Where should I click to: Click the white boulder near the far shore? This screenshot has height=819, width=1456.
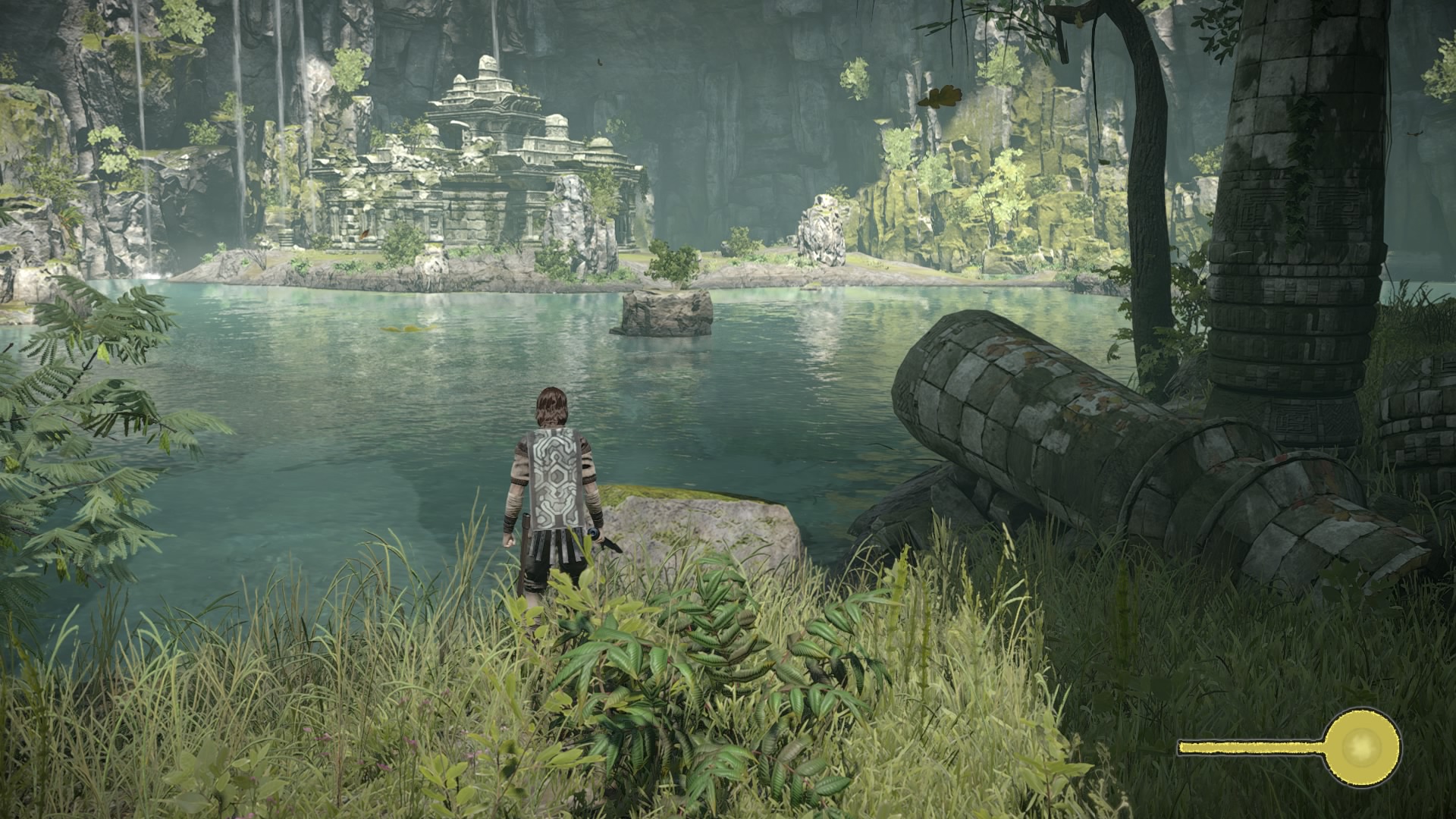coord(823,227)
